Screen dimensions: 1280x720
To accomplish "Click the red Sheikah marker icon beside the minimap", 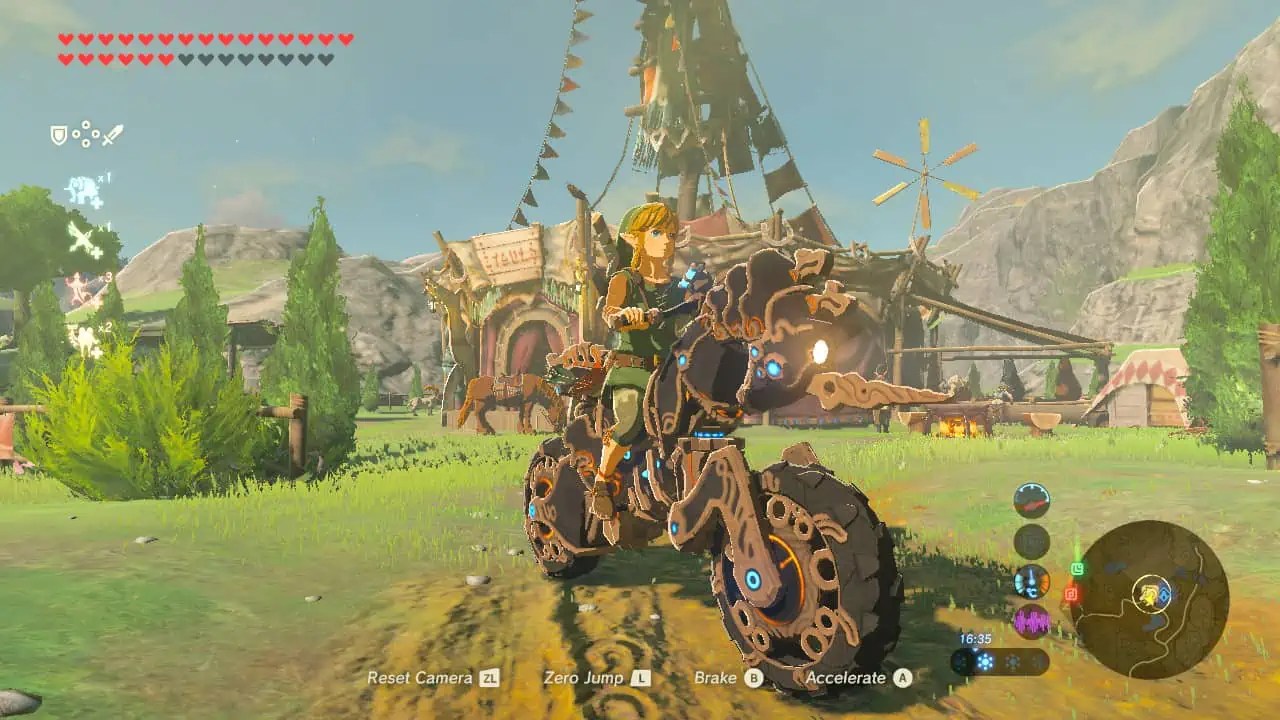I will tap(1071, 592).
